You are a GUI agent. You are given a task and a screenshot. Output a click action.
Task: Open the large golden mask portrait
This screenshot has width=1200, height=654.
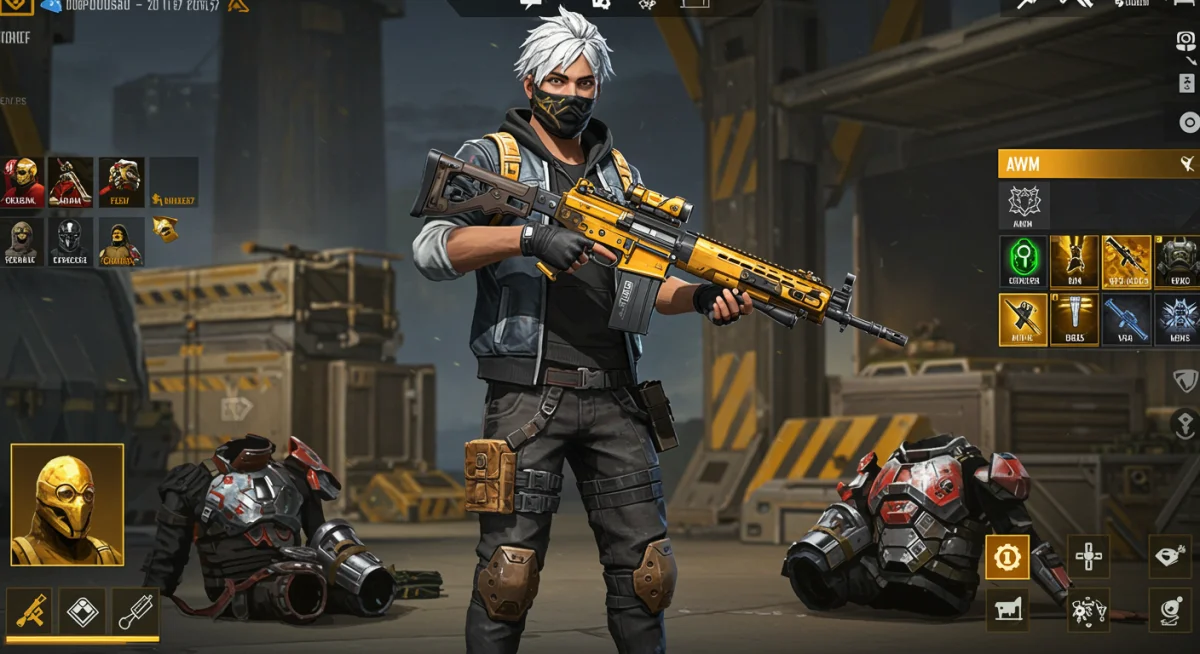tap(67, 504)
